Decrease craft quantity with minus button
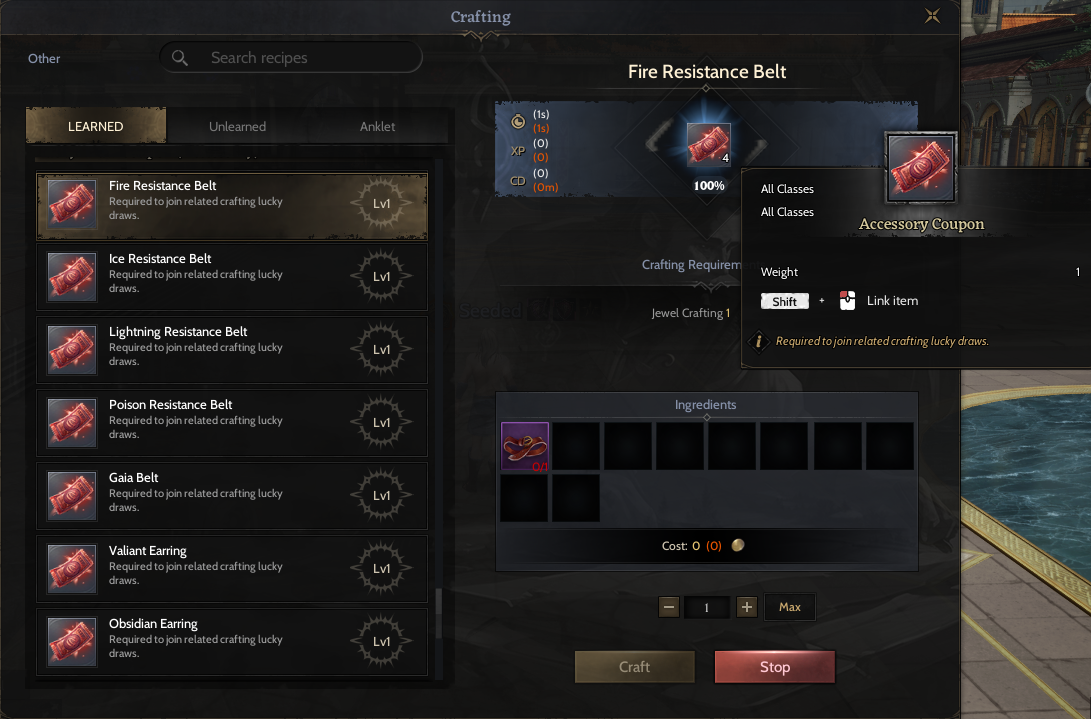 pyautogui.click(x=669, y=607)
